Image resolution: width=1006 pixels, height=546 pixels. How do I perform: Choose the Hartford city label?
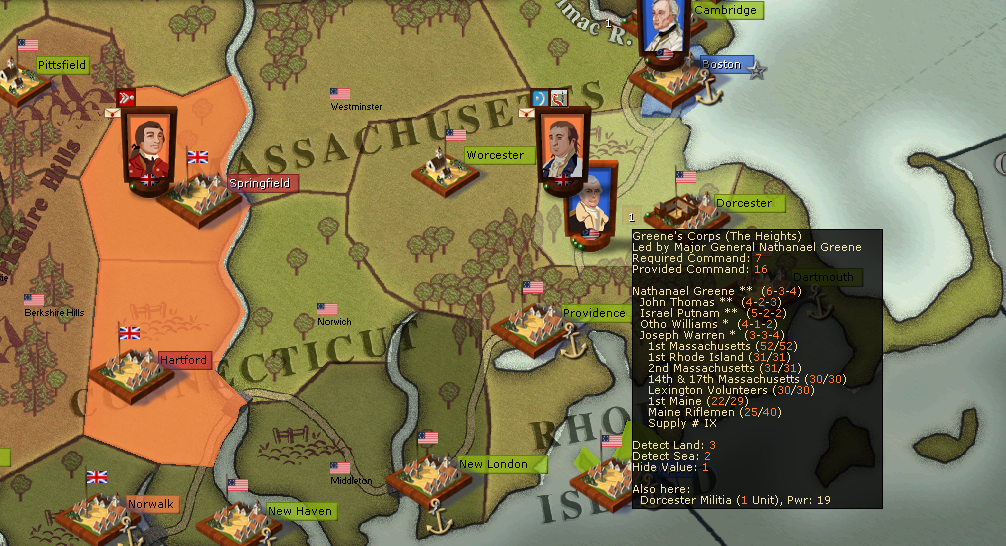[184, 360]
